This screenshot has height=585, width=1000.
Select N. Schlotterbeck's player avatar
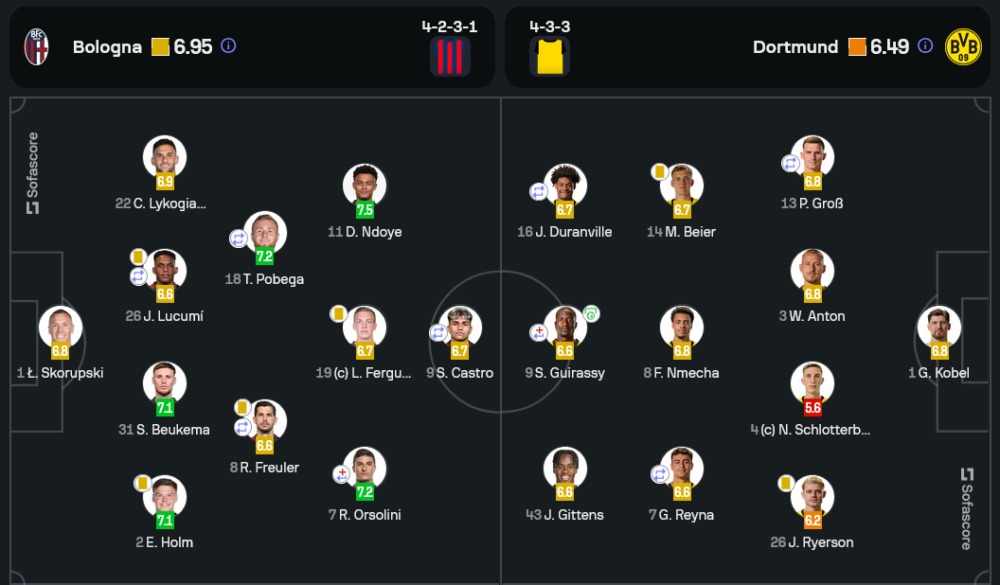(812, 384)
